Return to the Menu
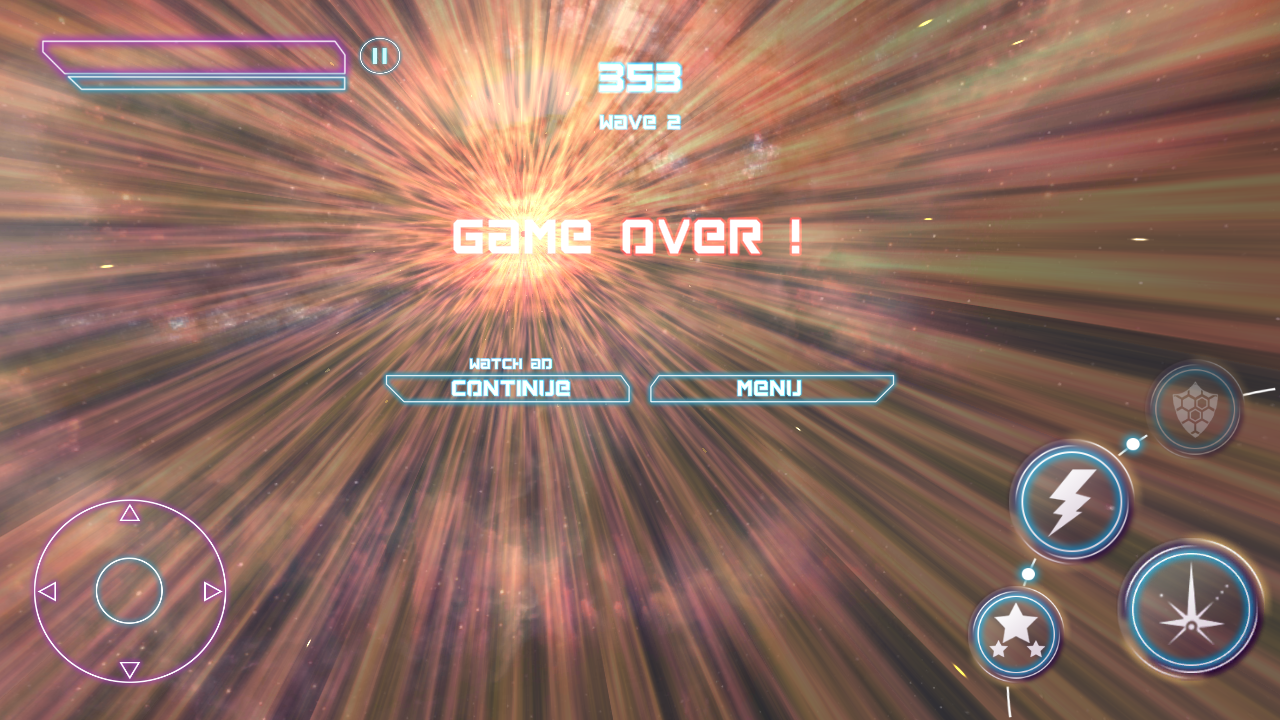Viewport: 1280px width, 720px height. coord(771,389)
